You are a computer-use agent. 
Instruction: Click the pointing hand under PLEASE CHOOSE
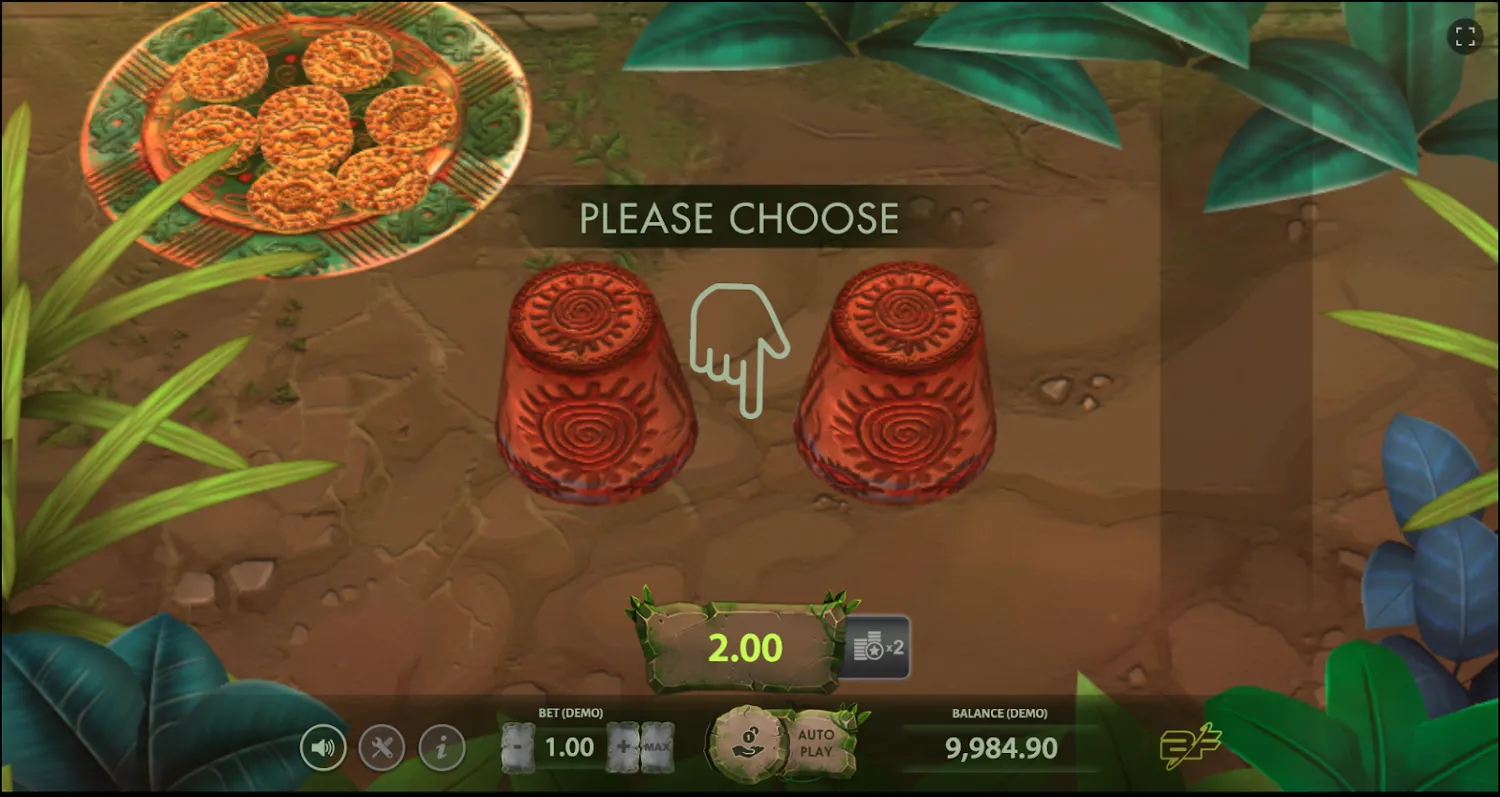point(739,350)
